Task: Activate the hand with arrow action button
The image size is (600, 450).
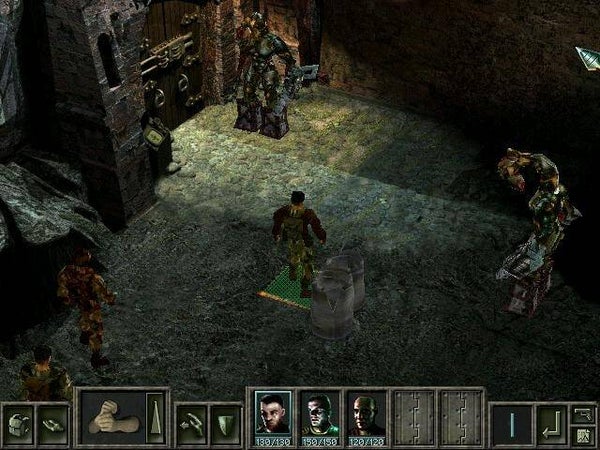Action: pyautogui.click(x=192, y=422)
